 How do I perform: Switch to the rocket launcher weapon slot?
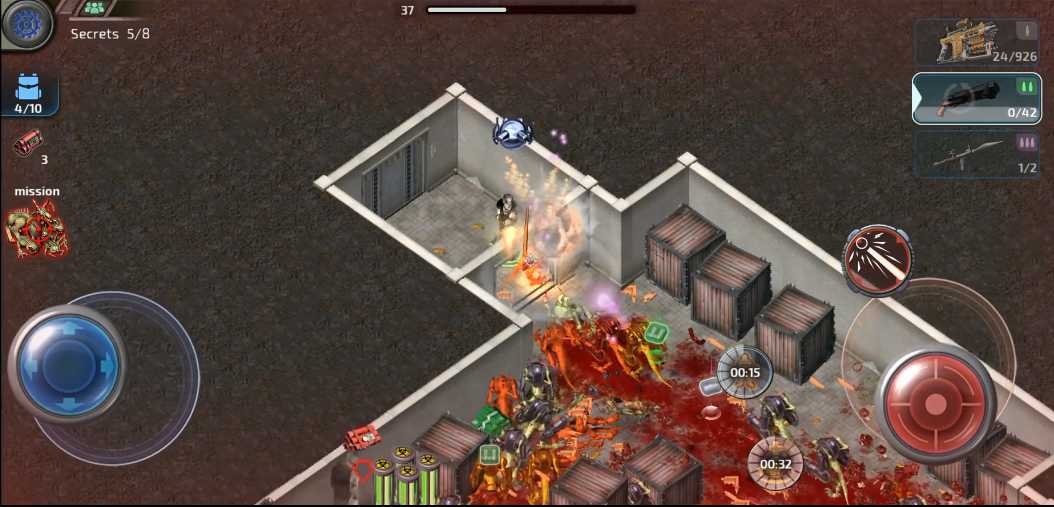coord(977,155)
